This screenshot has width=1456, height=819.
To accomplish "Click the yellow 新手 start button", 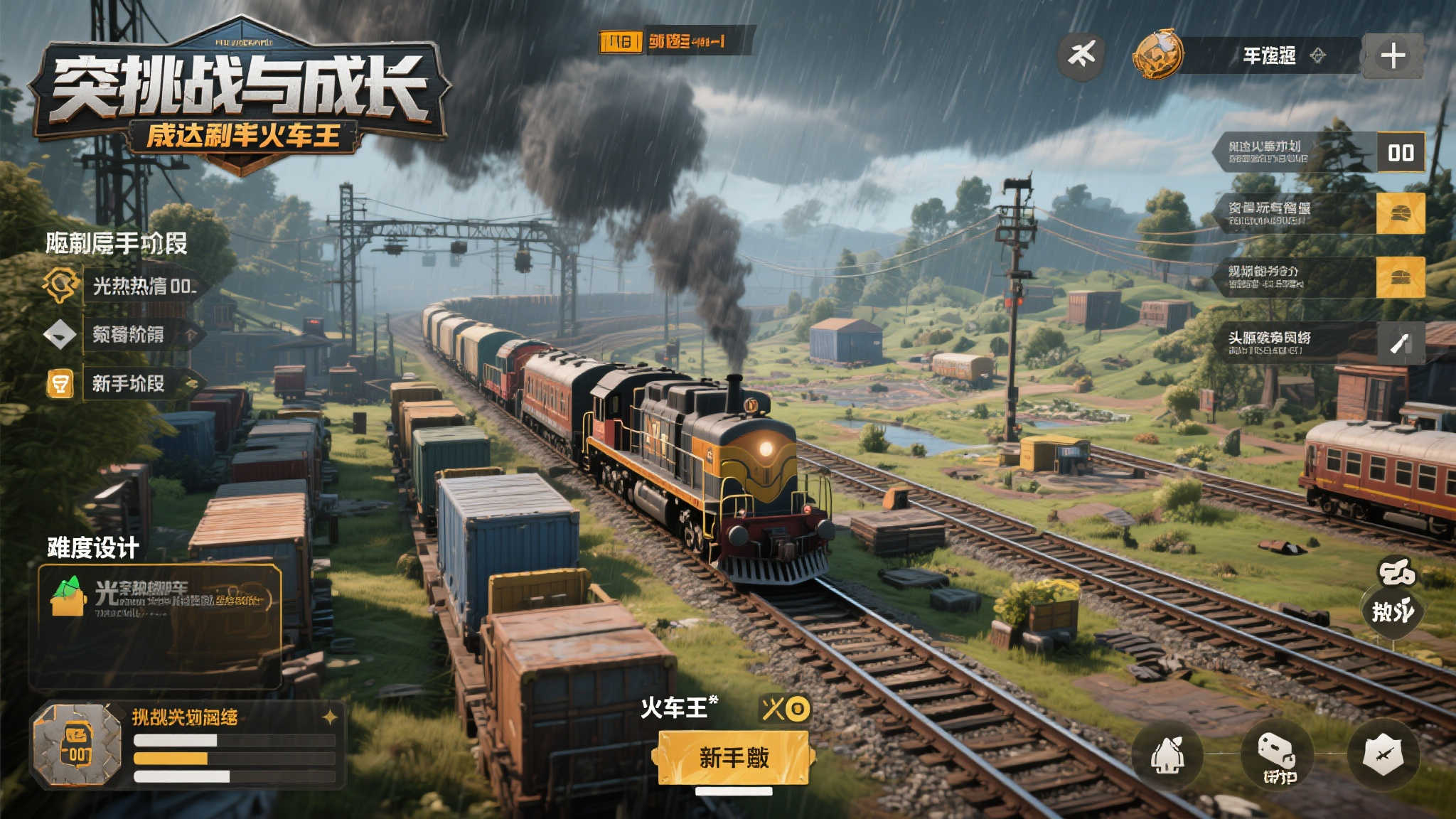I will point(733,757).
